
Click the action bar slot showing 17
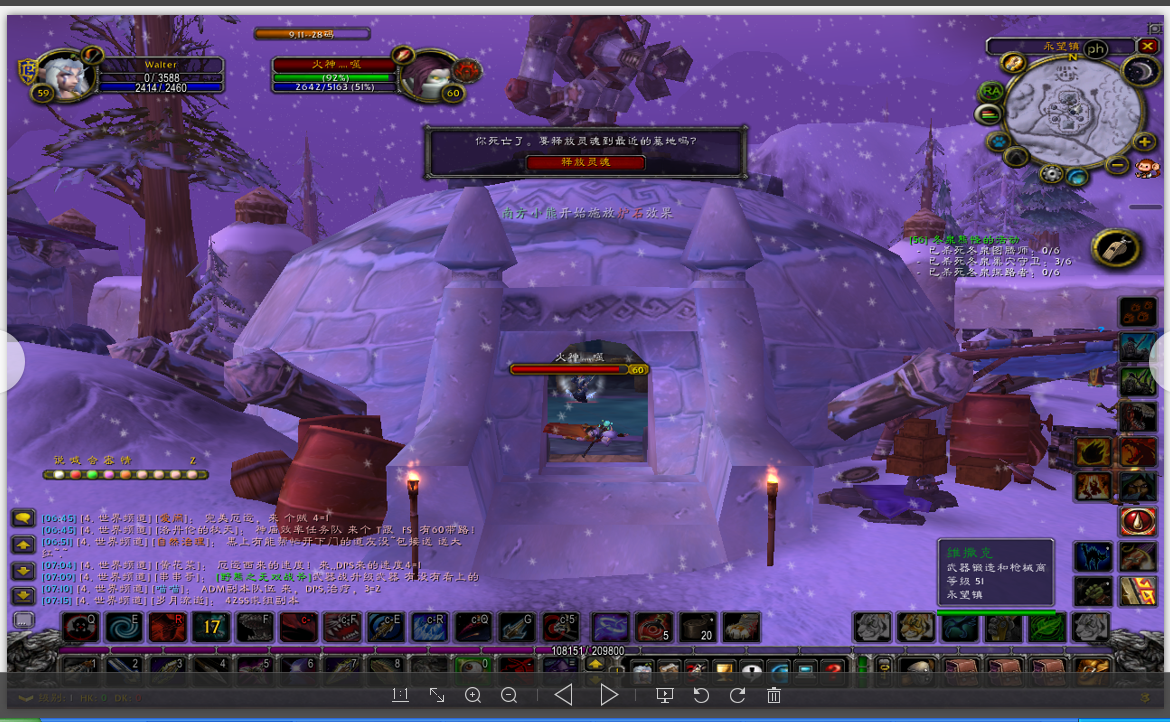pyautogui.click(x=211, y=627)
